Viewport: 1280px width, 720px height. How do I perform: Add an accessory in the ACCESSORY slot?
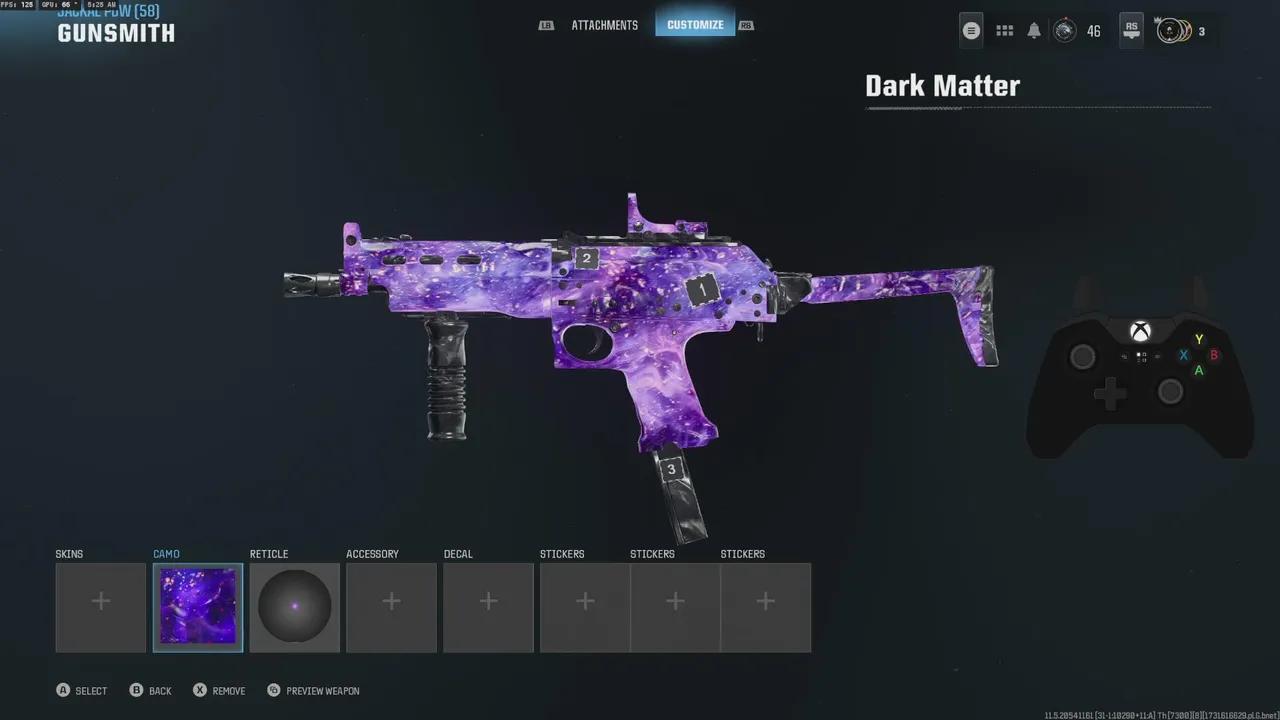(x=391, y=600)
